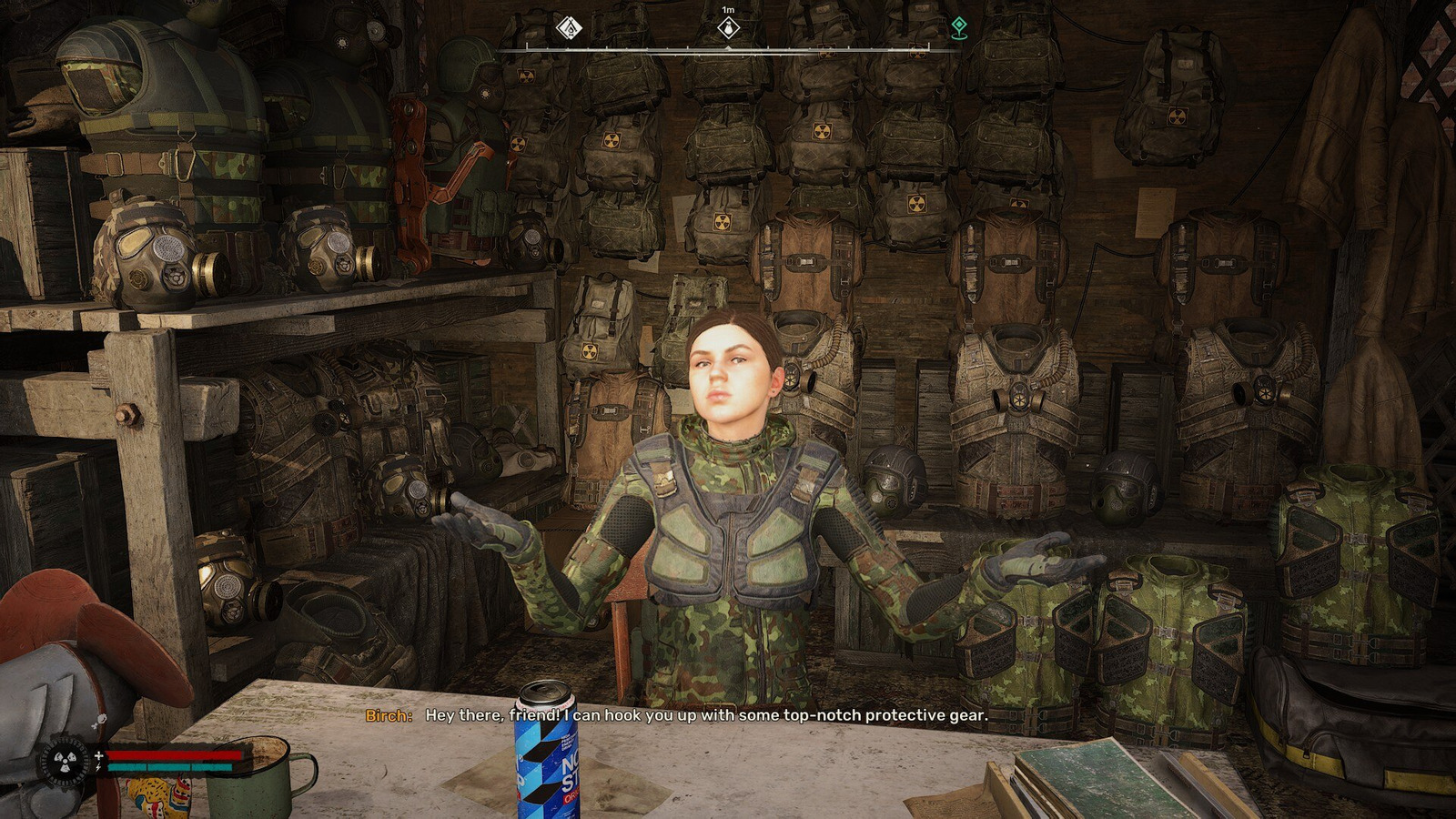Viewport: 1456px width, 819px height.
Task: Click the 1m distance label above the compass marker
Action: point(728,9)
